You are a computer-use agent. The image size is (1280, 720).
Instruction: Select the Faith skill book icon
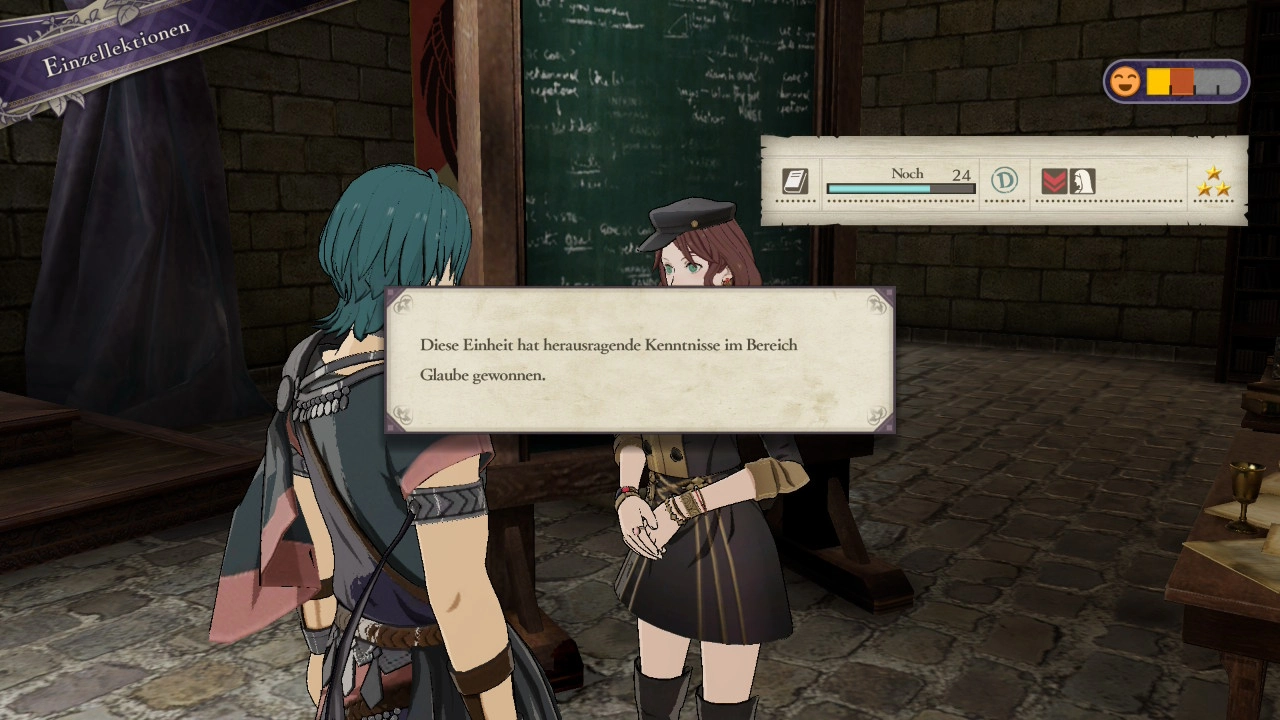click(x=795, y=181)
